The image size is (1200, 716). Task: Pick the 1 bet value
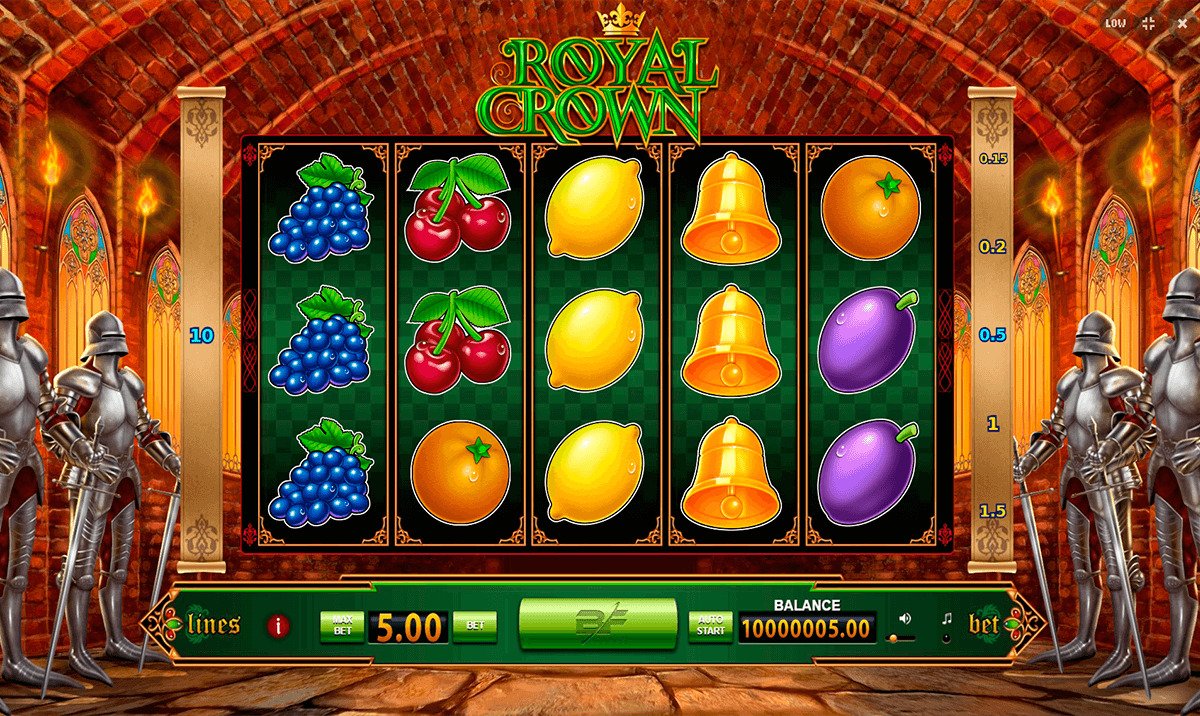point(992,424)
